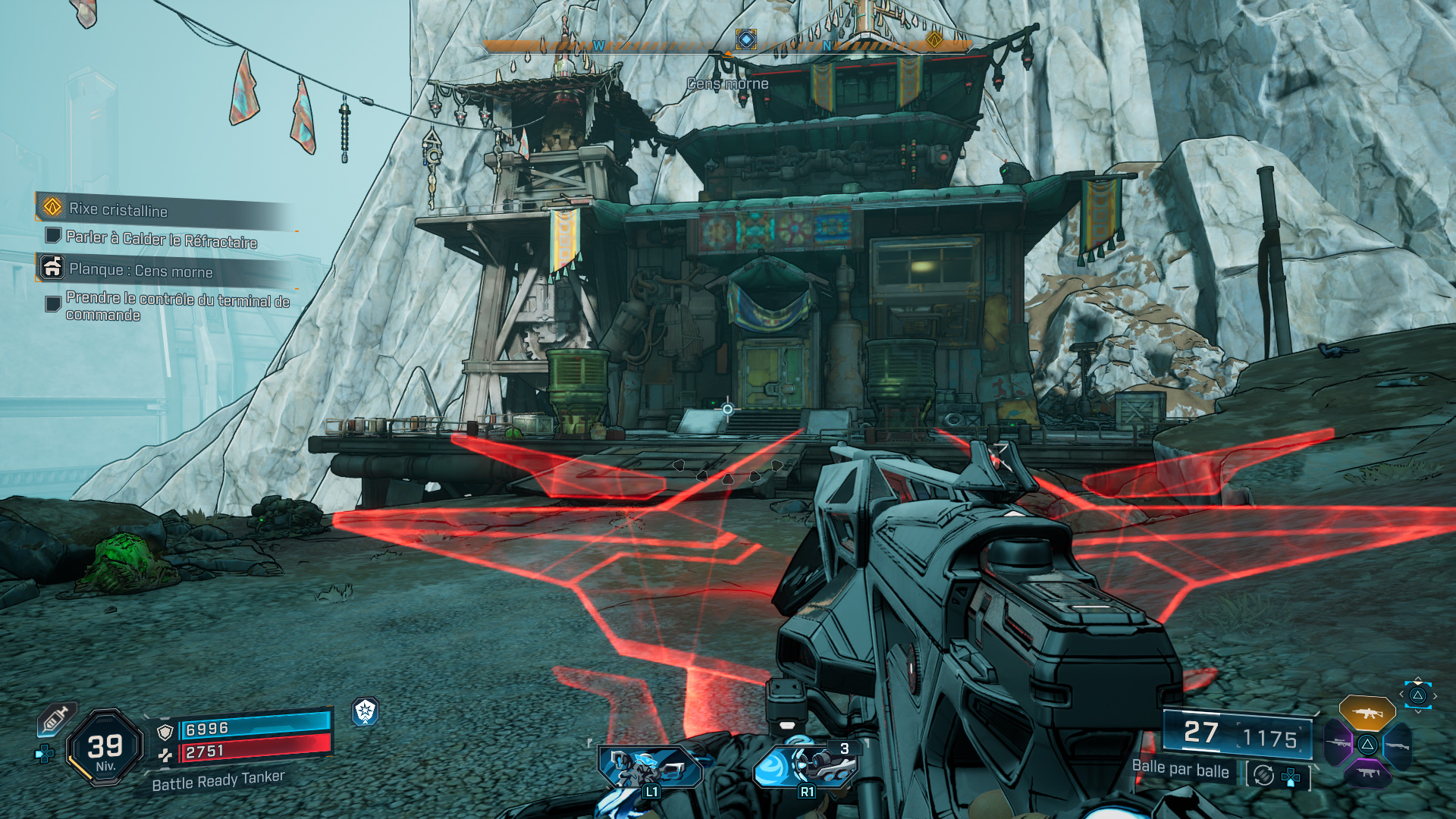Select the Rixe cristalline quest tracker
1456x819 pixels.
[118, 209]
